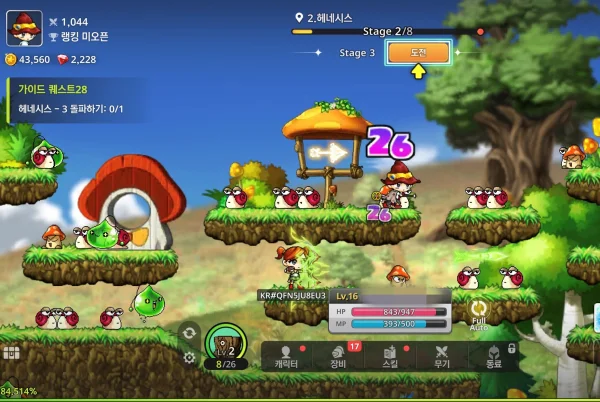
Task: Open the grid menu icon
Action: (x=11, y=353)
